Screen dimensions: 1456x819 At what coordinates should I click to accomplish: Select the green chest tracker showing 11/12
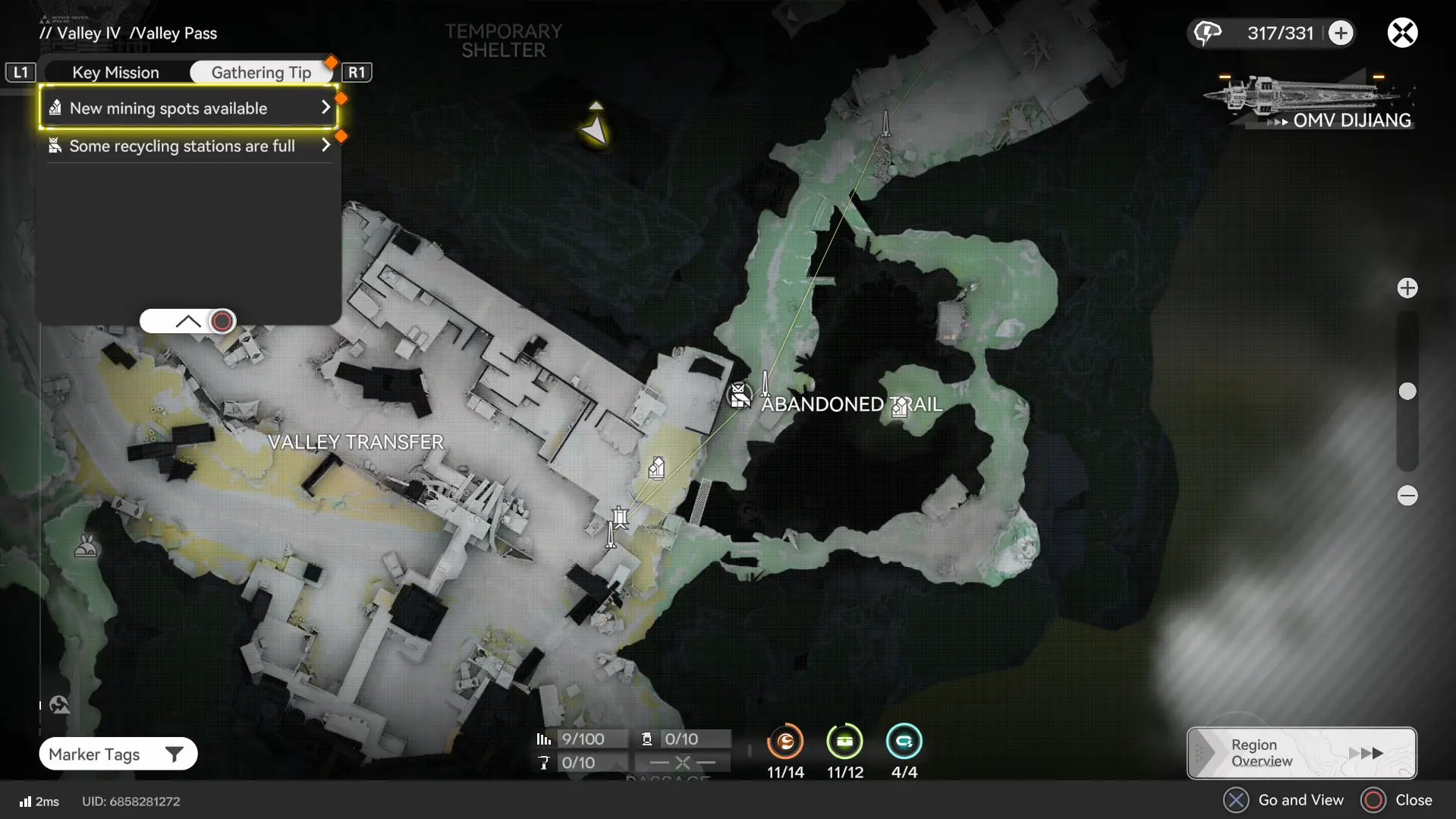tap(844, 742)
